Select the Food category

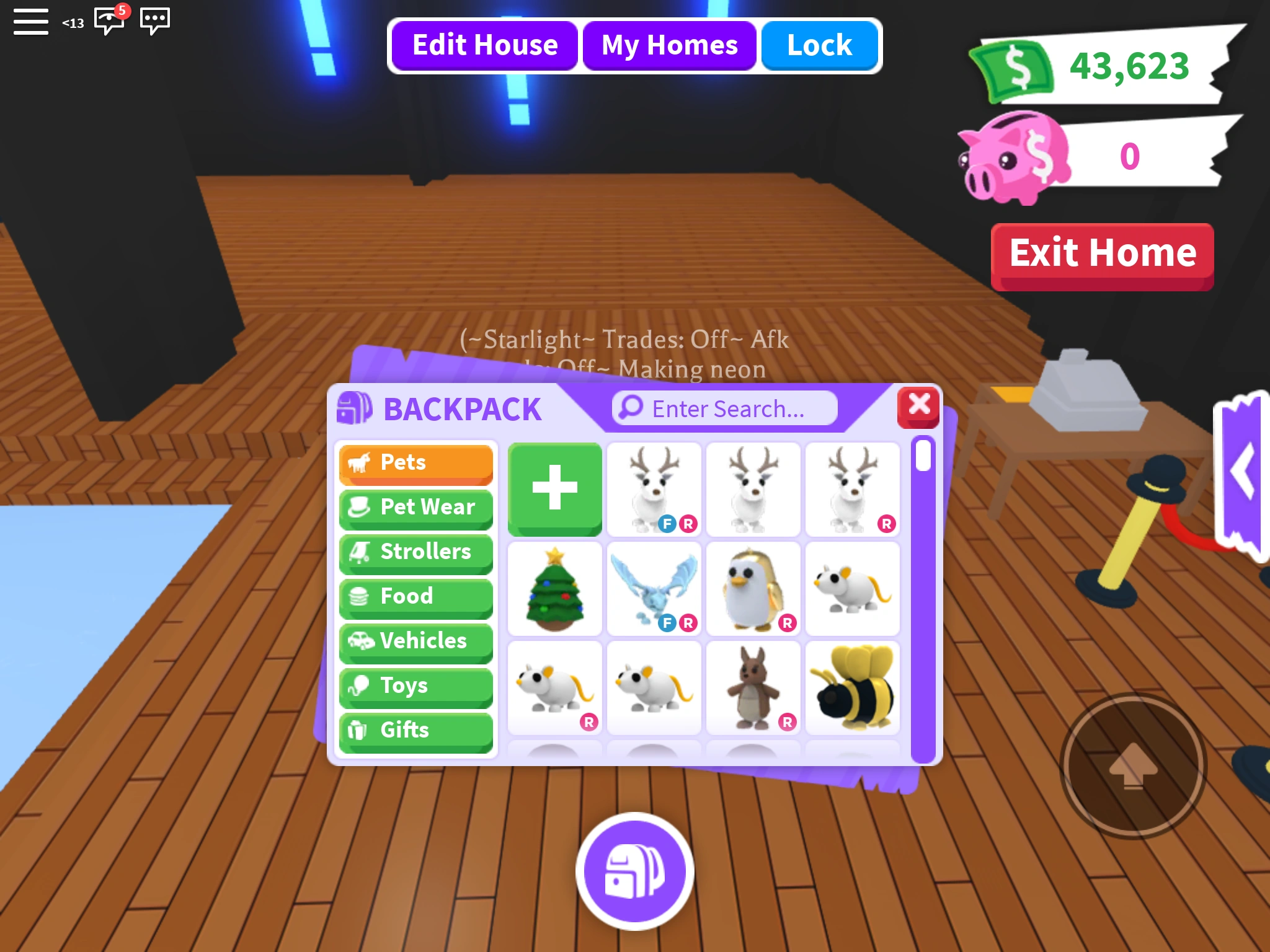(x=415, y=597)
